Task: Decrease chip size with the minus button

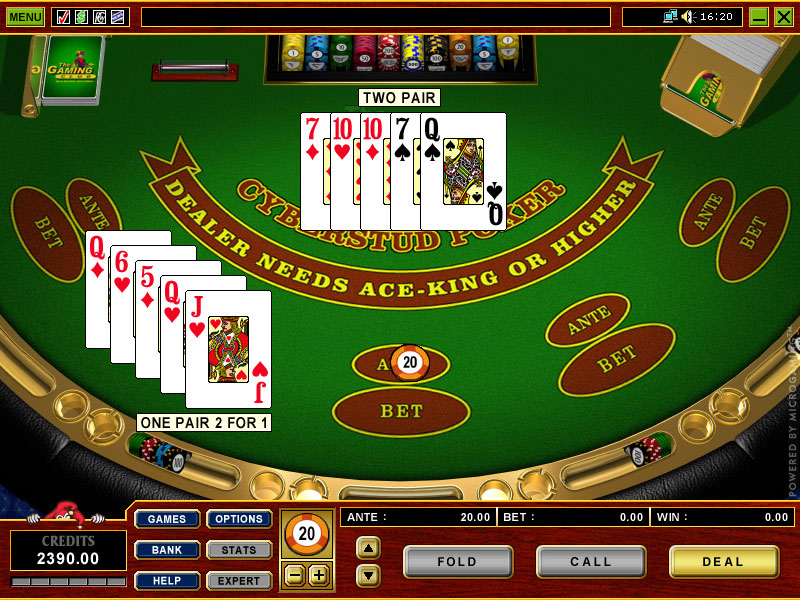Action: pos(295,575)
